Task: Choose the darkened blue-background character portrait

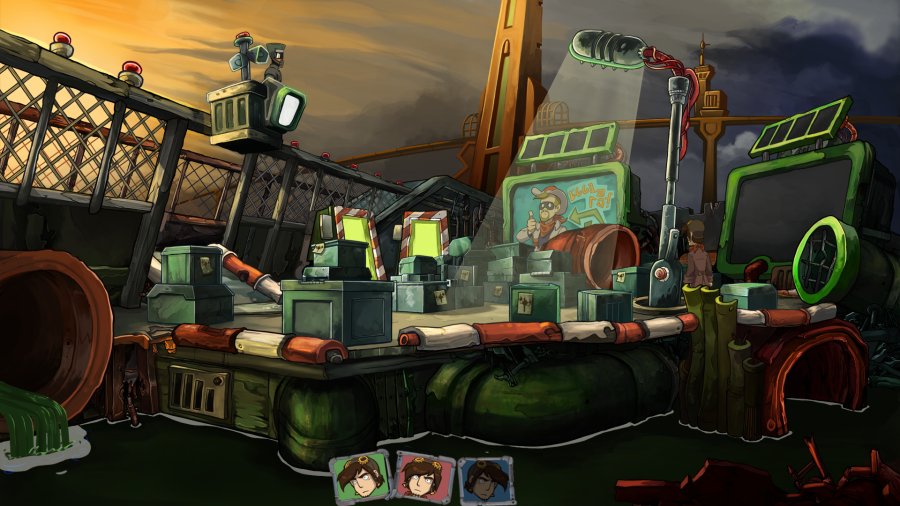Action: tap(485, 479)
